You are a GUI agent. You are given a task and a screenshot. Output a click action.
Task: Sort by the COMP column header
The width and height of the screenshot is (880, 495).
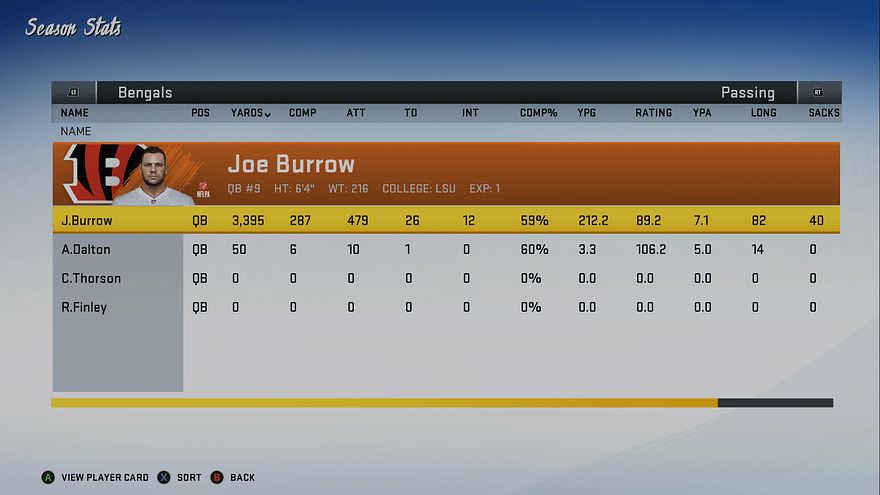[302, 113]
